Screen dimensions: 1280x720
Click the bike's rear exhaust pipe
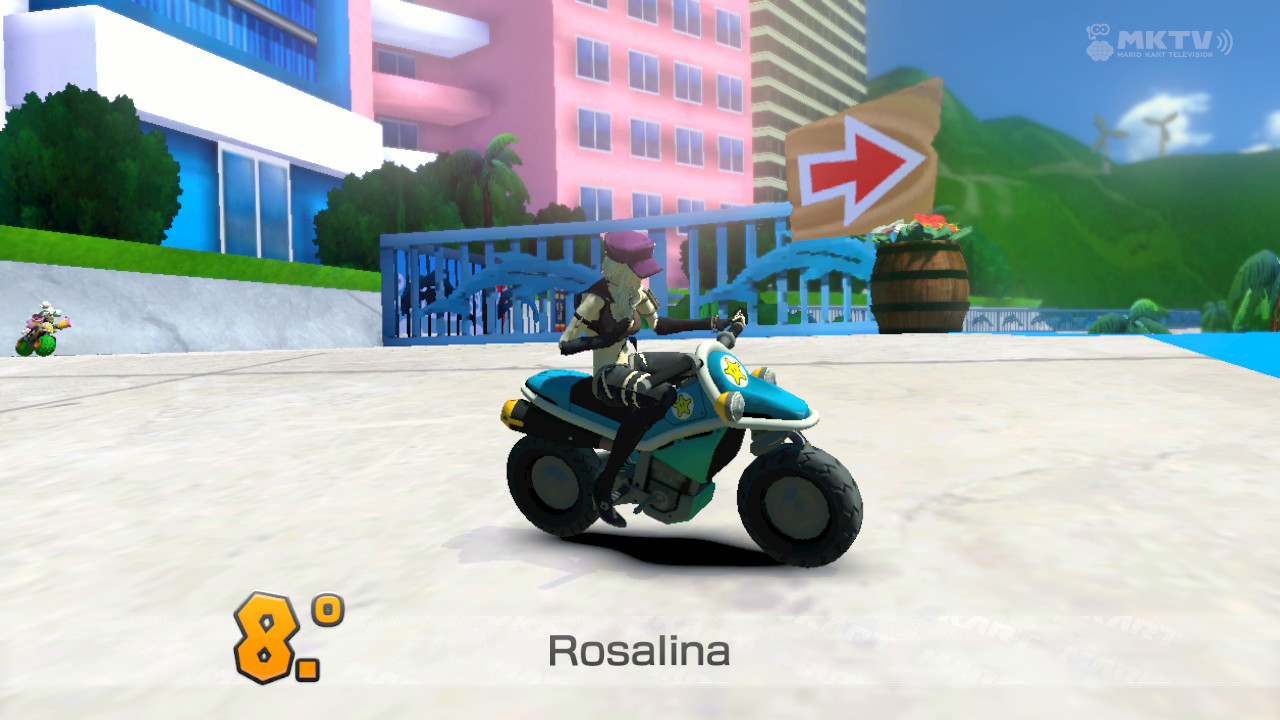(x=513, y=414)
